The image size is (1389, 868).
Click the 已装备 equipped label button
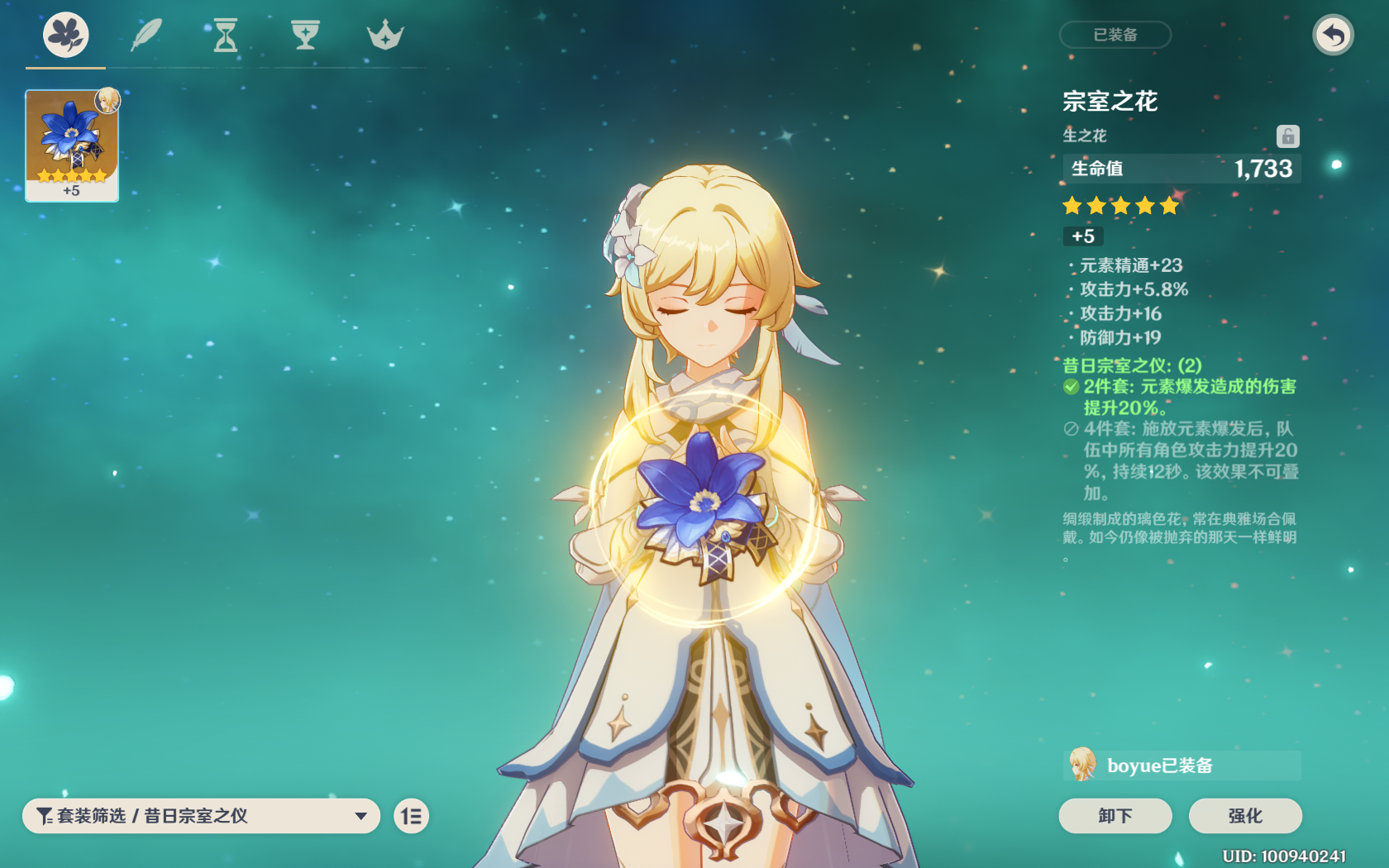tap(1115, 35)
